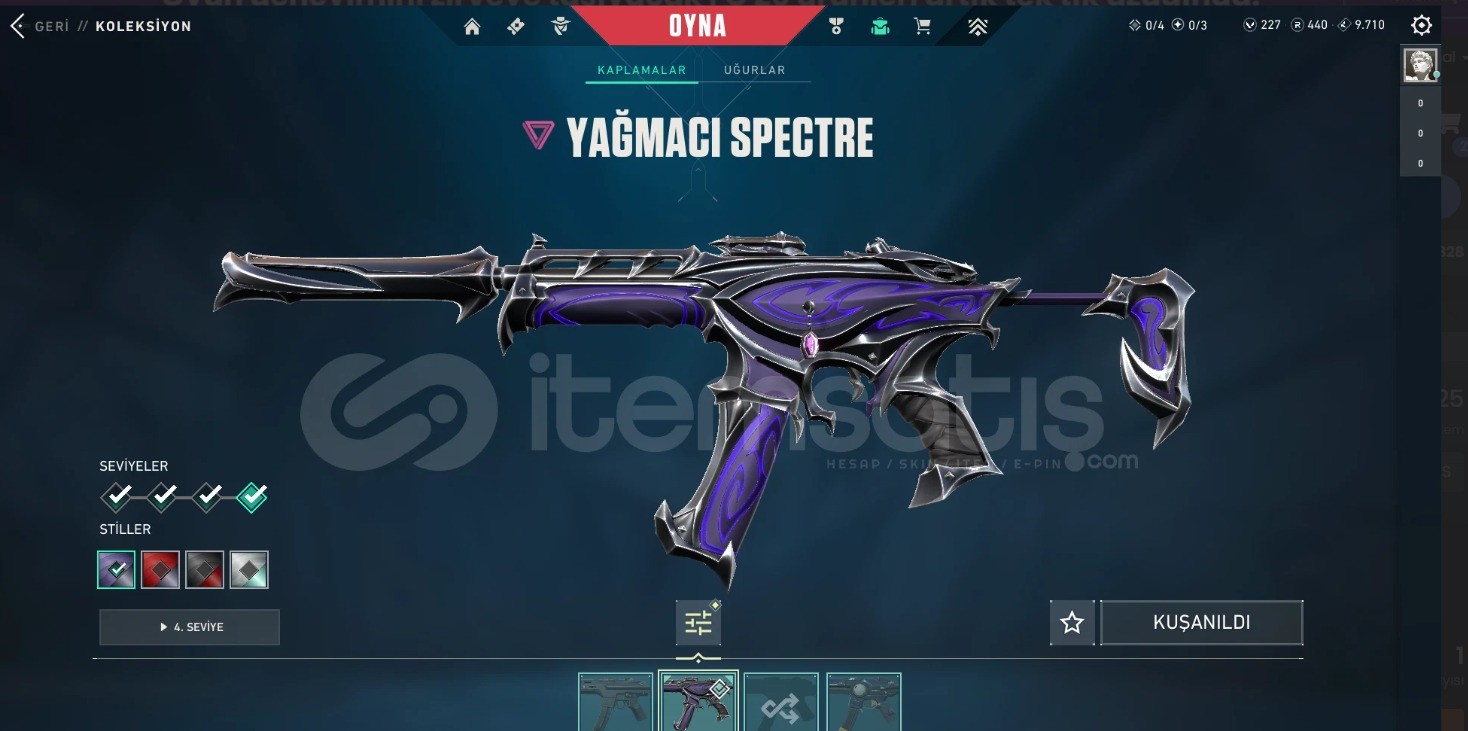Go back using the Geri arrow
Image resolution: width=1468 pixels, height=731 pixels.
coord(17,26)
